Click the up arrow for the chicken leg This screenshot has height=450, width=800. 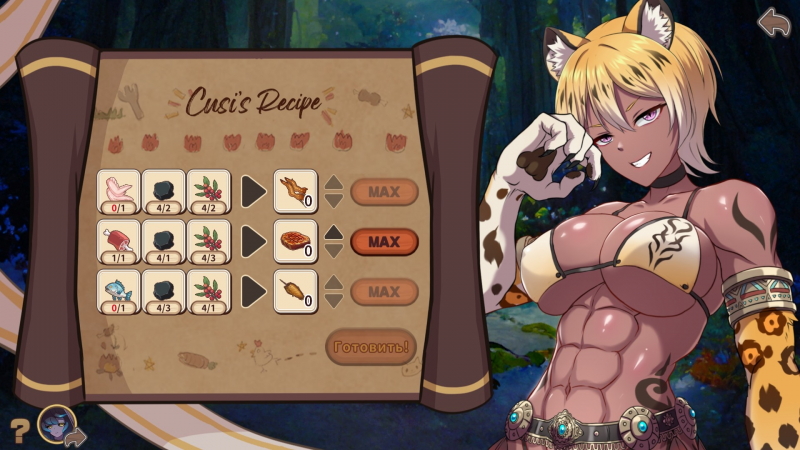[334, 182]
